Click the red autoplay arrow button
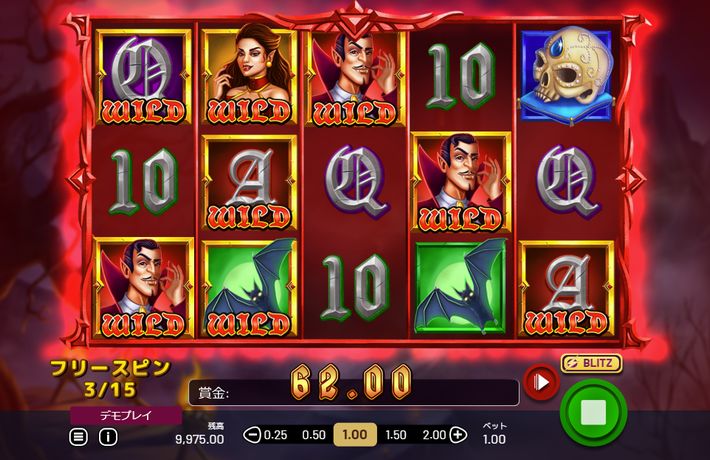The width and height of the screenshot is (710, 460). click(541, 381)
